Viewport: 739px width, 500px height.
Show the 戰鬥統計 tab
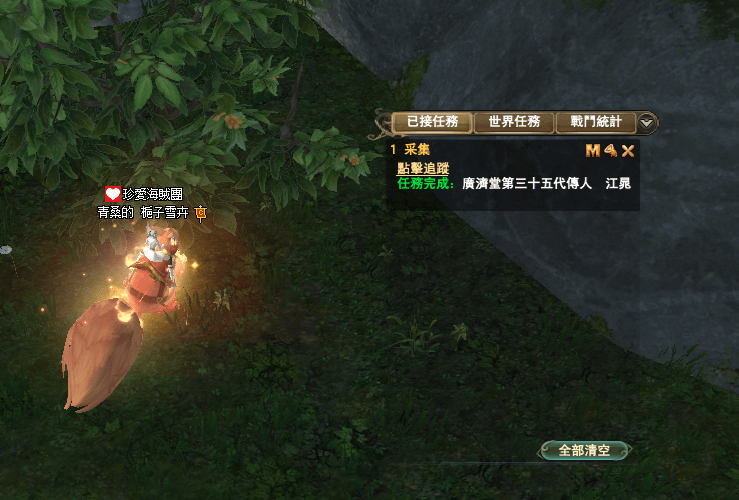click(x=595, y=122)
